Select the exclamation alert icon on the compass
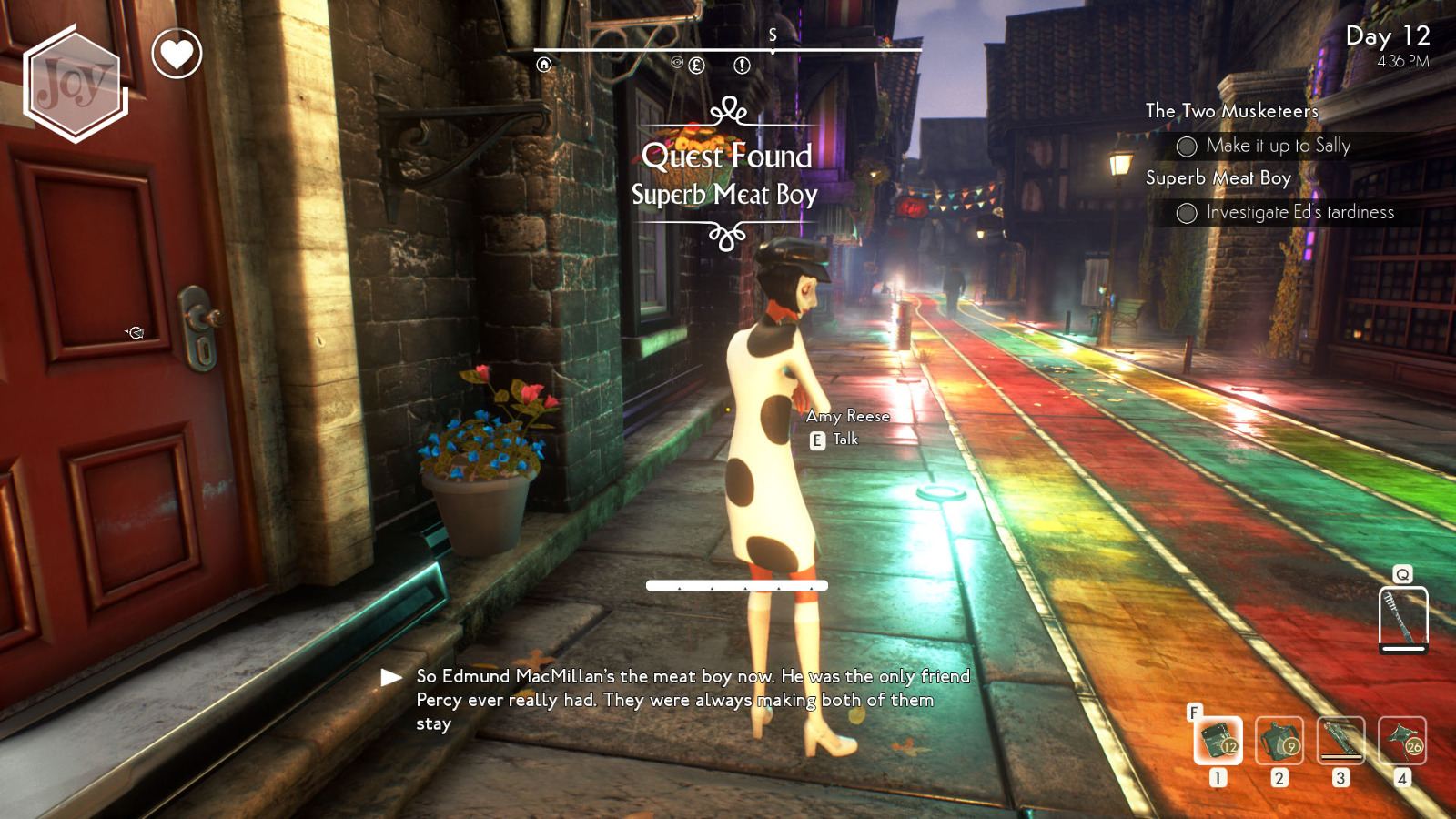1456x819 pixels. (x=742, y=66)
